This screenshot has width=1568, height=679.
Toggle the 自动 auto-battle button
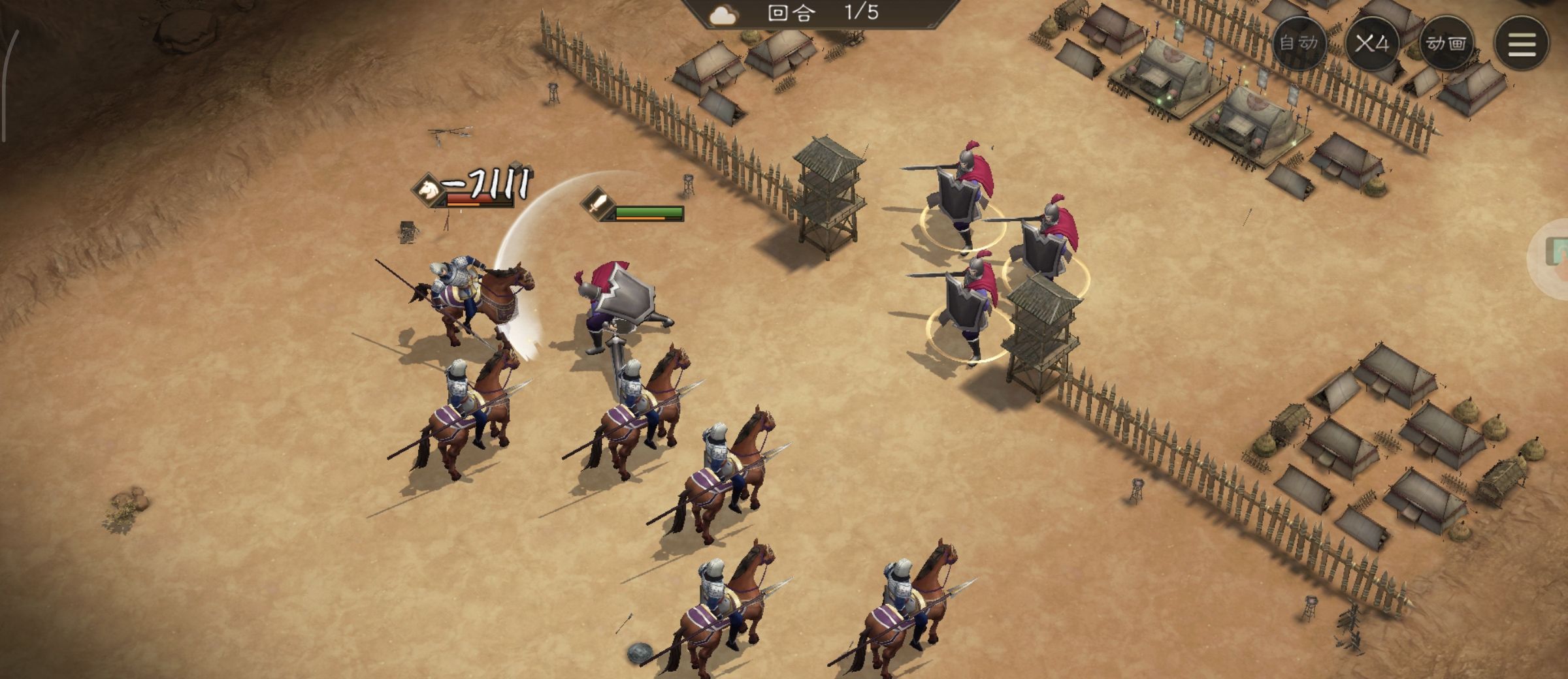pos(1299,43)
